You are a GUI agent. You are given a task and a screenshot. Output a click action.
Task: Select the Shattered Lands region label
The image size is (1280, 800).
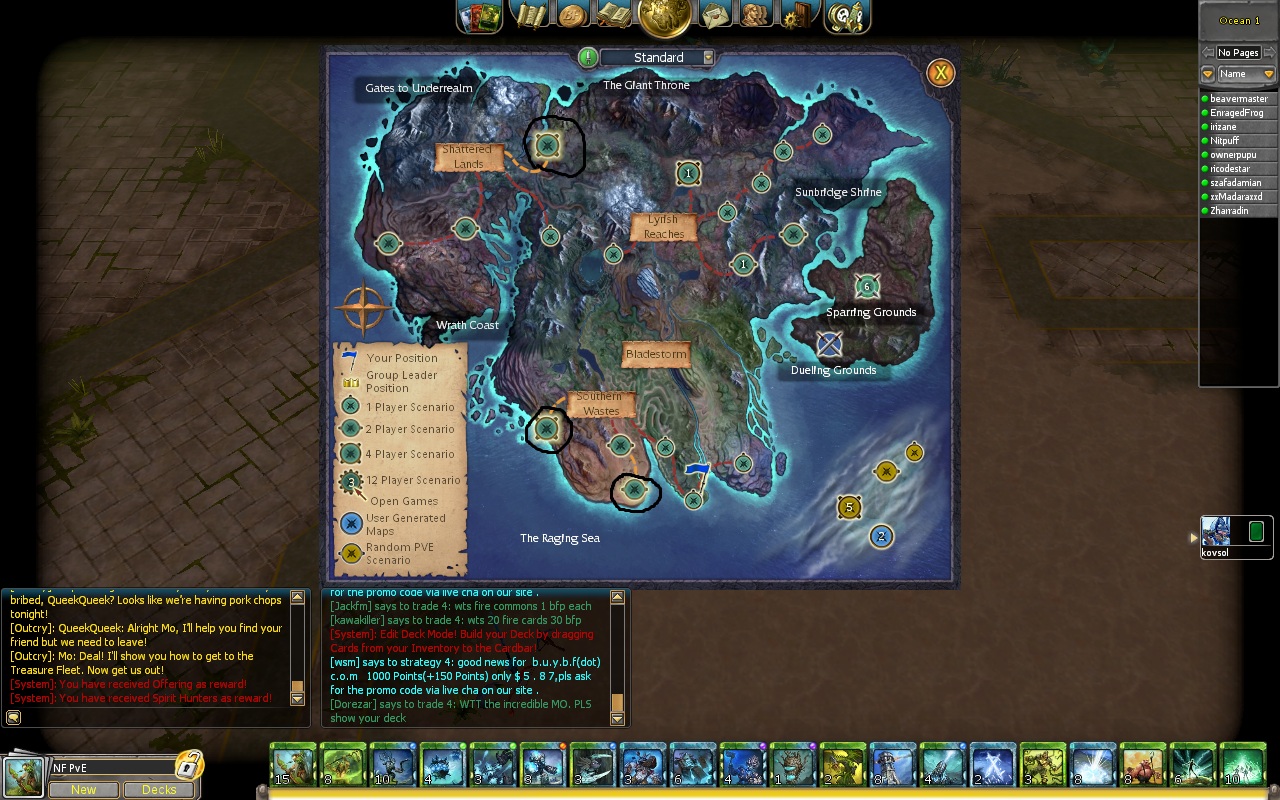[x=468, y=157]
